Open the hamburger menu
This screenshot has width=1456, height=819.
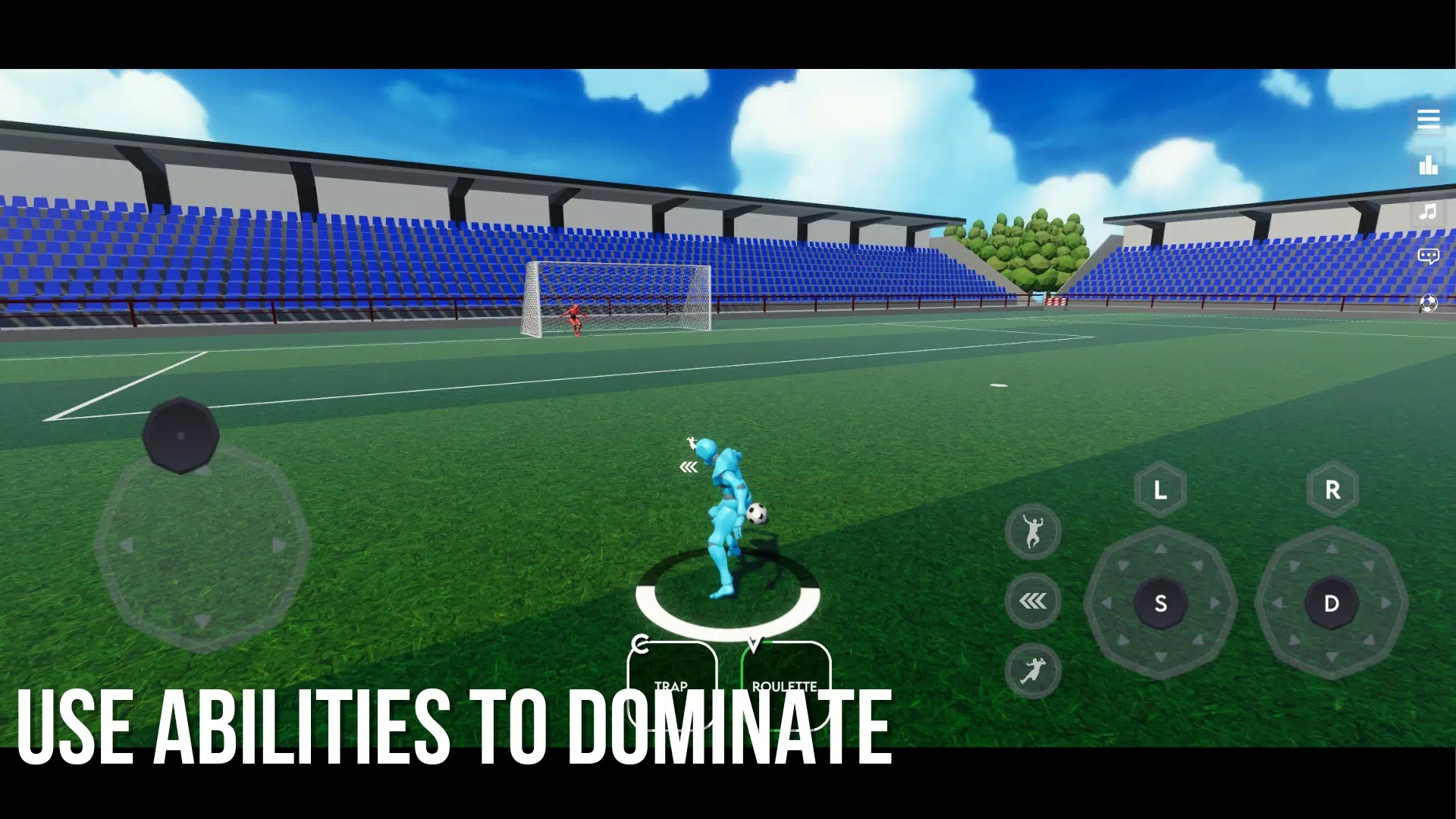coord(1429,119)
